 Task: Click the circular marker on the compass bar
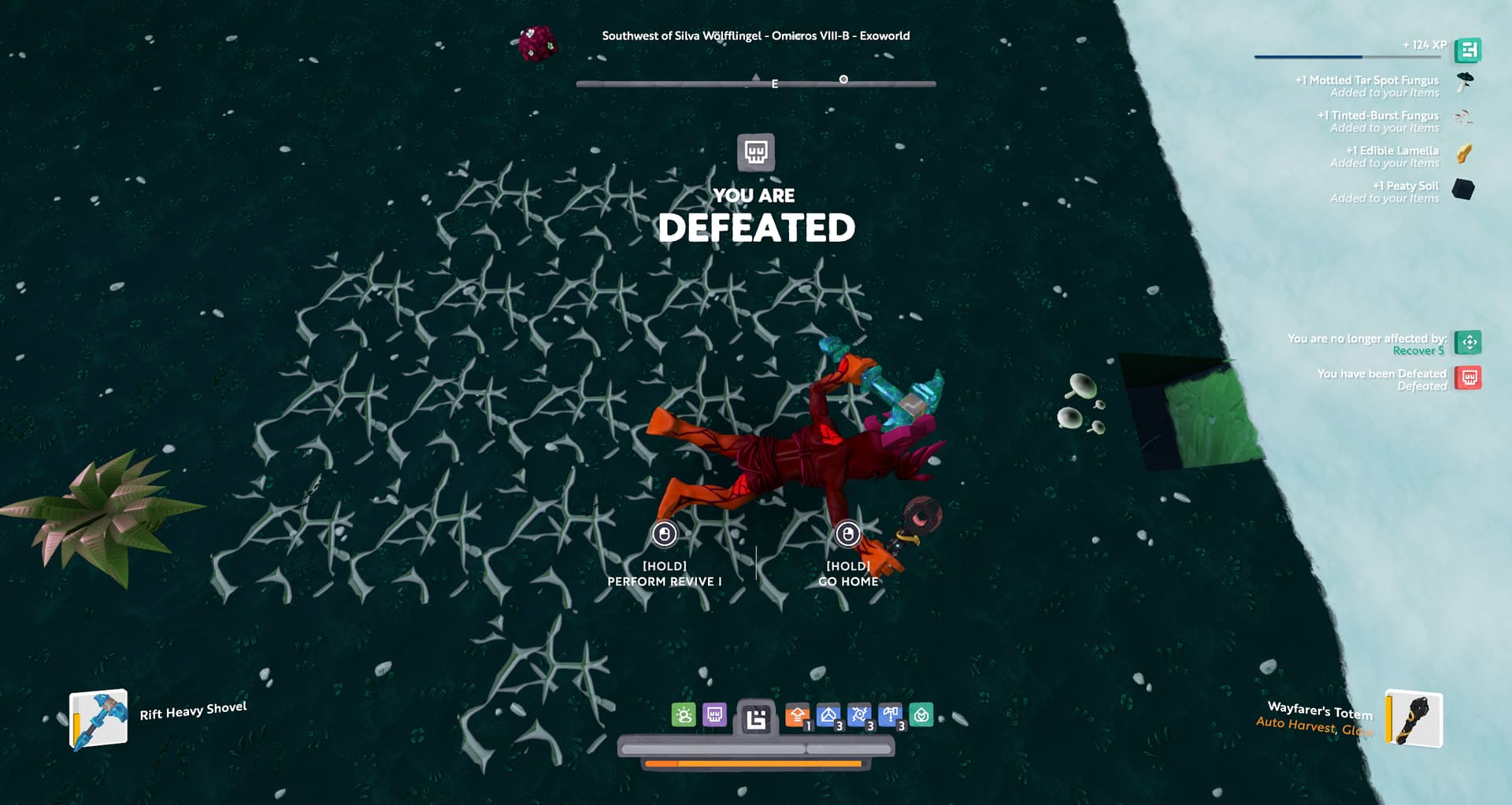pyautogui.click(x=843, y=80)
